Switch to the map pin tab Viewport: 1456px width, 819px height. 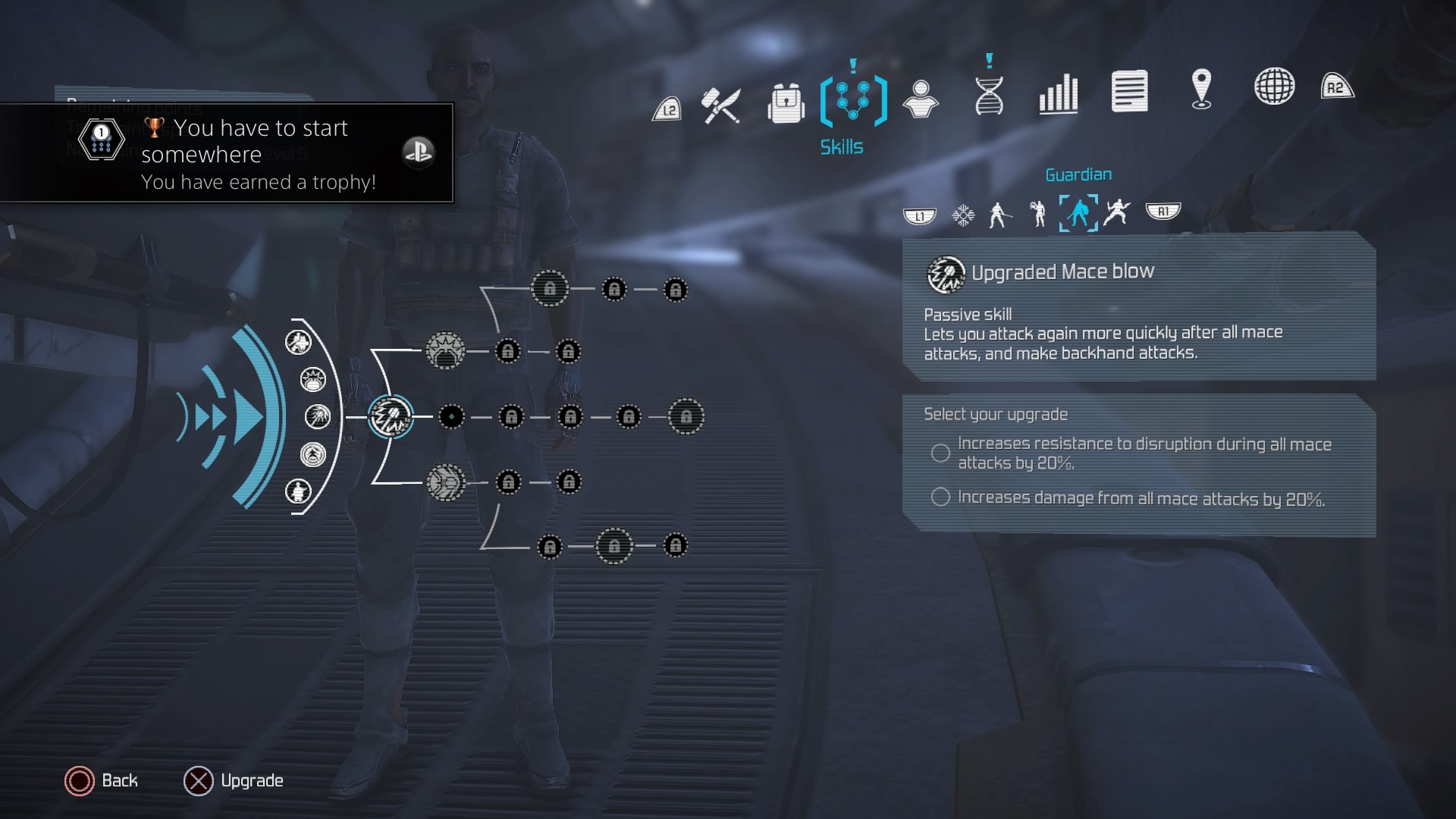click(1201, 89)
